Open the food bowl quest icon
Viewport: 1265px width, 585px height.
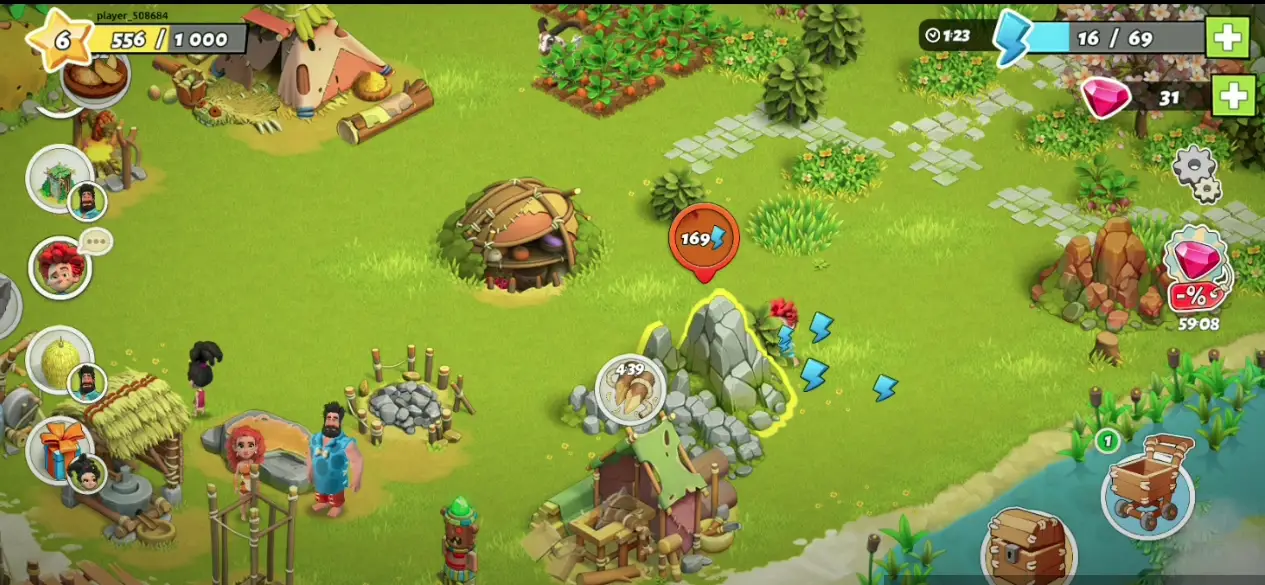coord(97,75)
